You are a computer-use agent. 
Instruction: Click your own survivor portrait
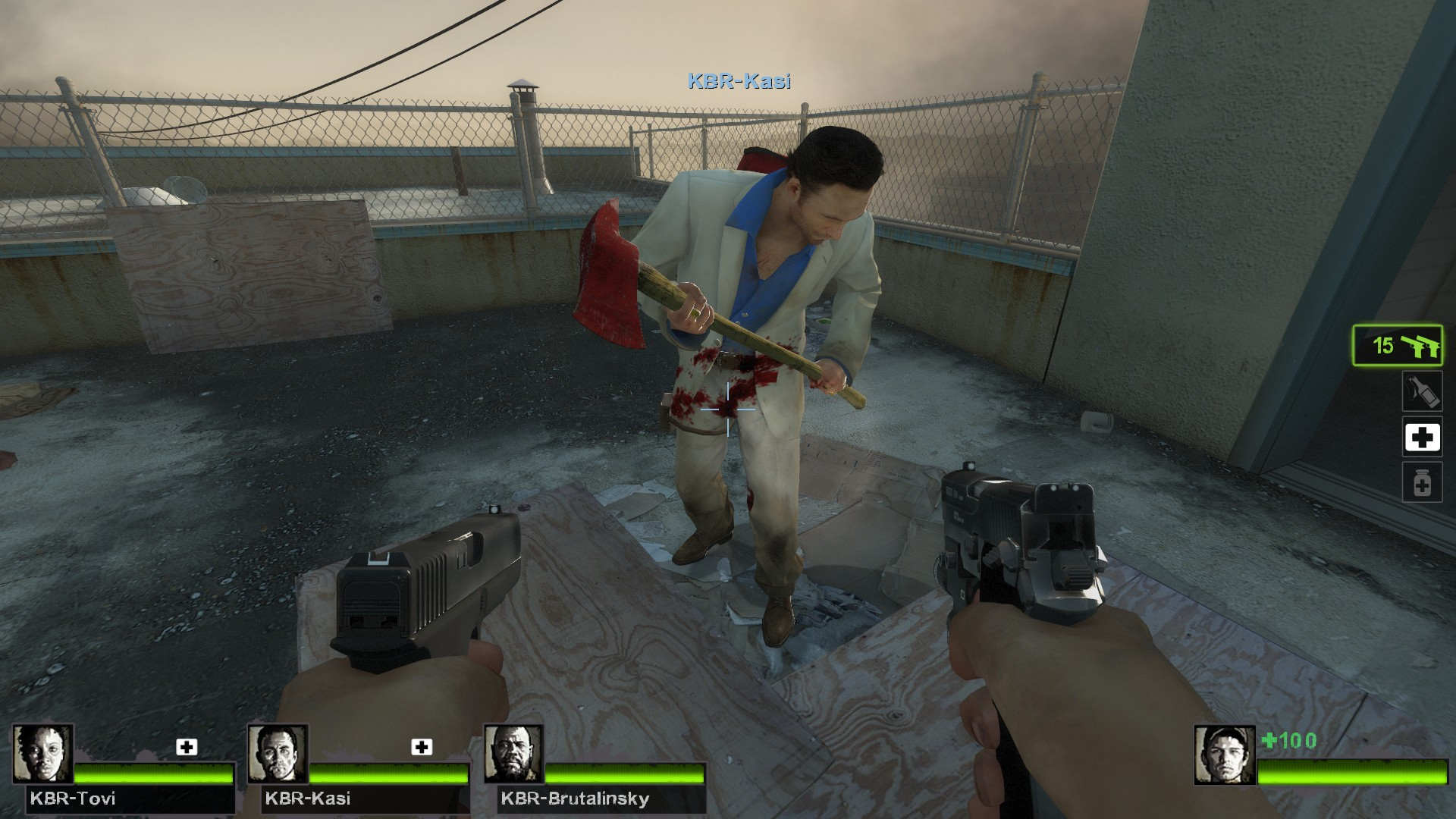tap(1225, 755)
